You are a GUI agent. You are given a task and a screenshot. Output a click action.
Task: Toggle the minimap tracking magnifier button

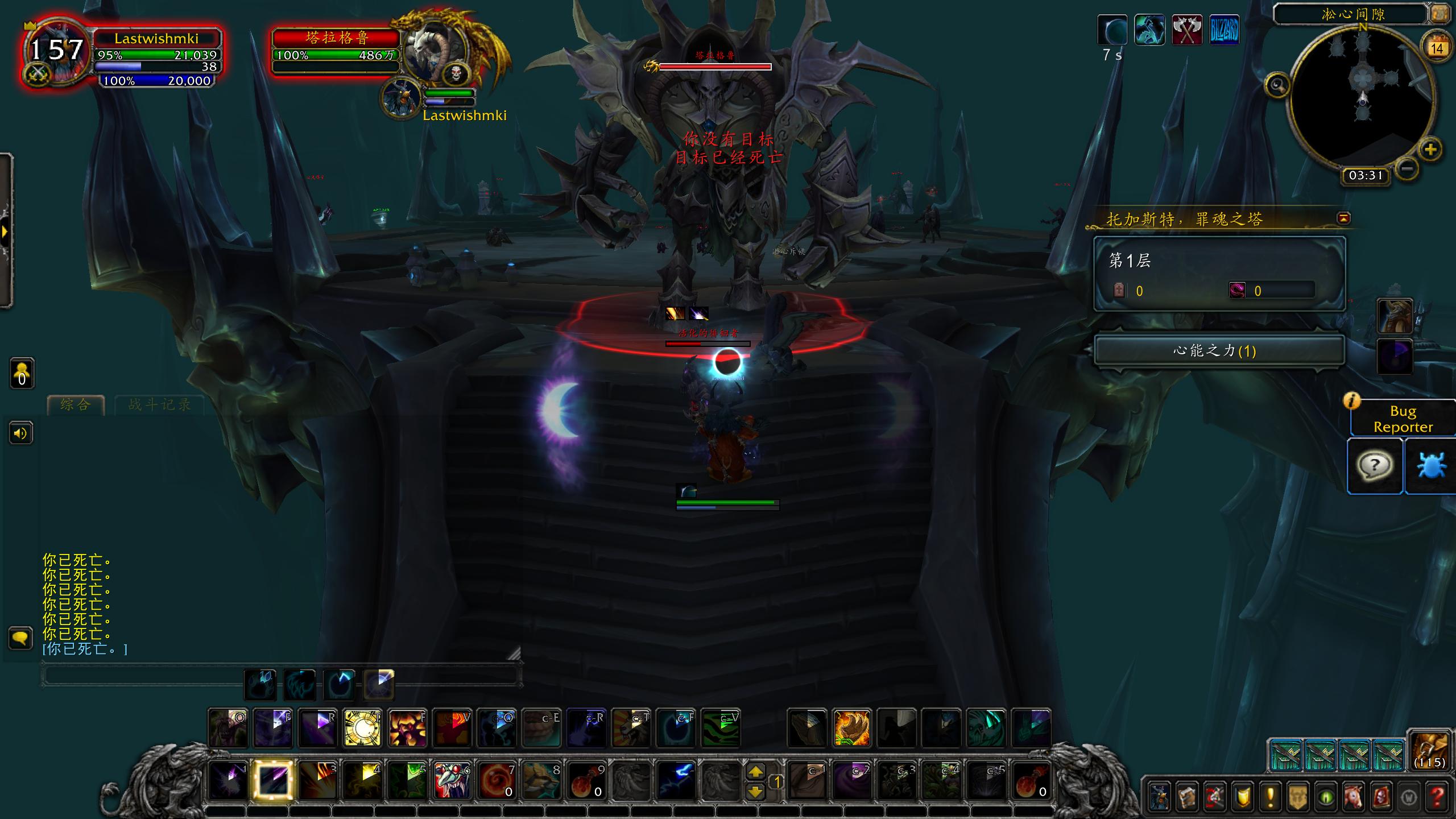point(1277,86)
